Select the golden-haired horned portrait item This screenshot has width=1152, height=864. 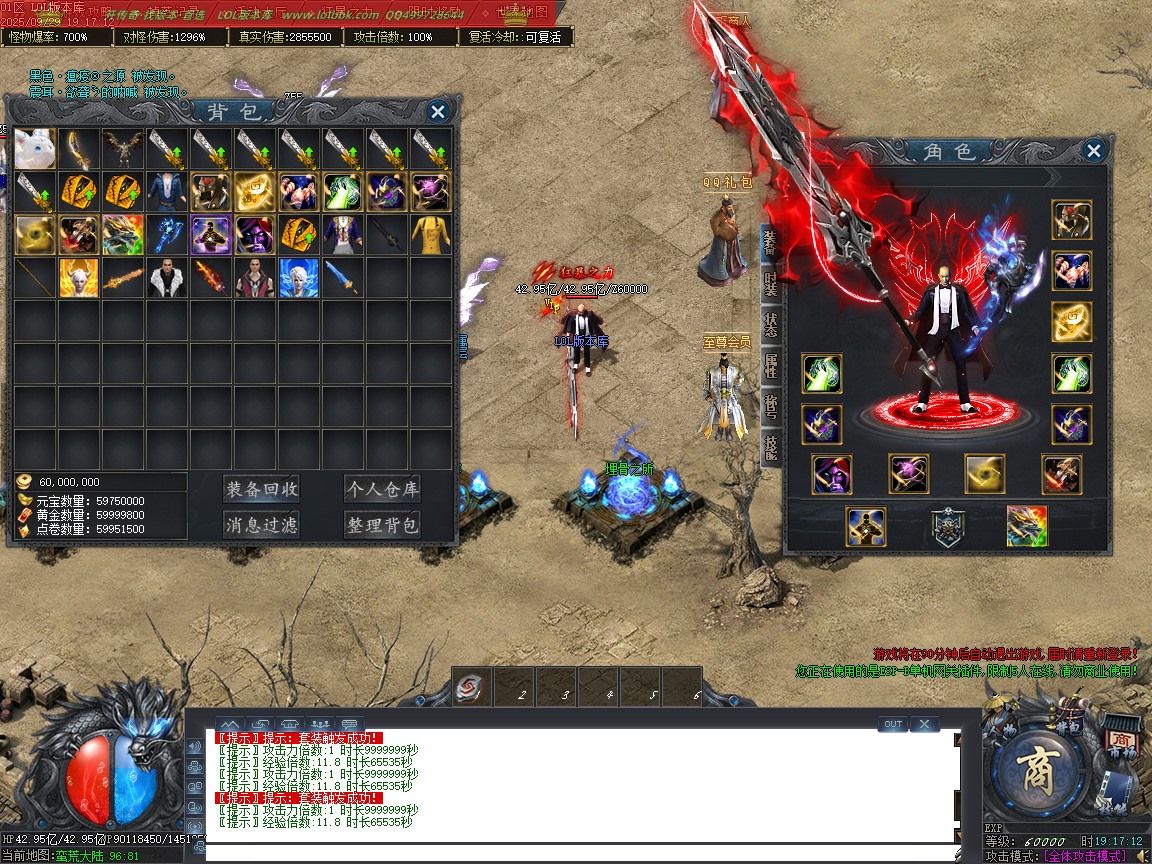[79, 279]
